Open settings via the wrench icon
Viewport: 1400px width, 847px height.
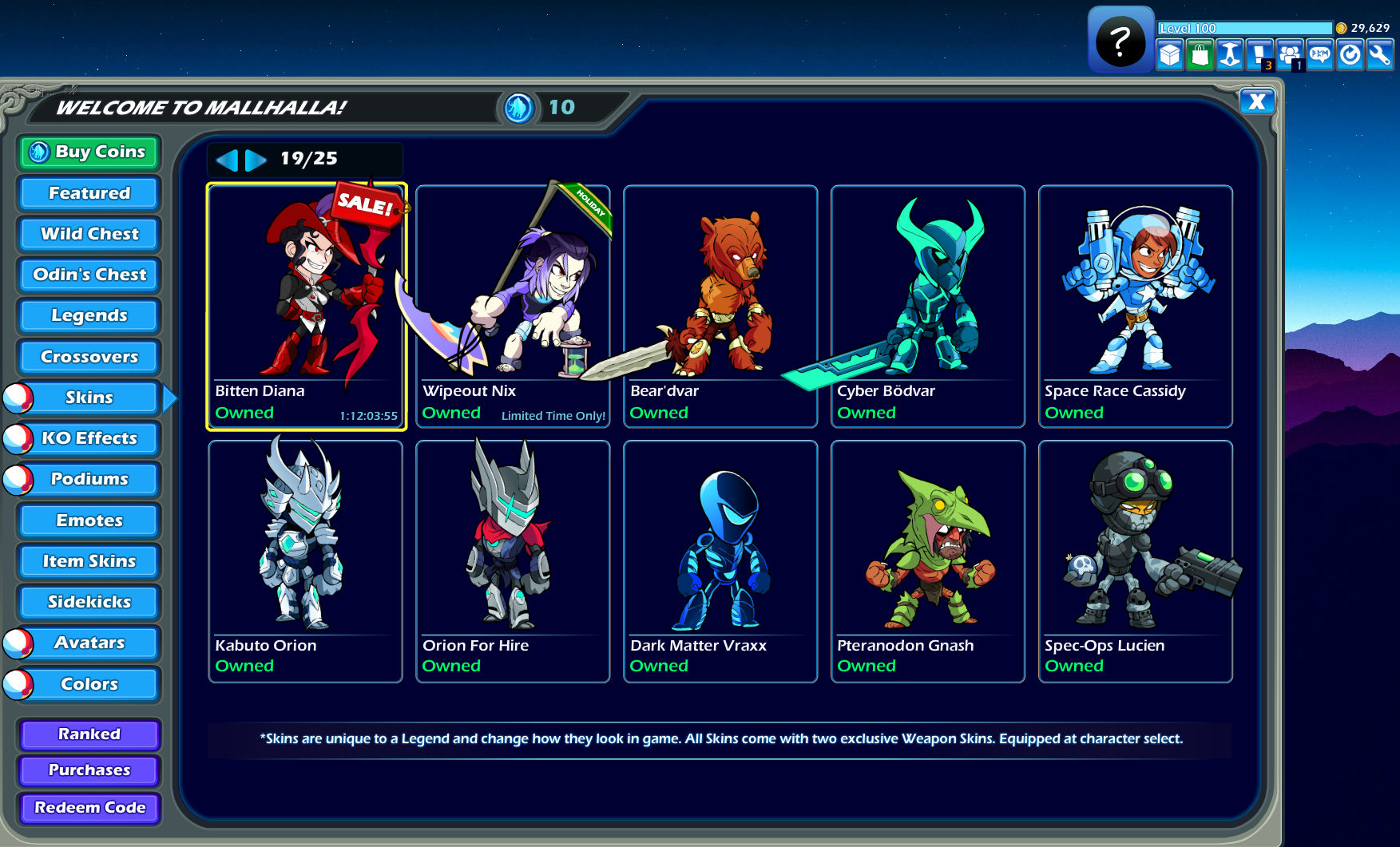(1379, 55)
